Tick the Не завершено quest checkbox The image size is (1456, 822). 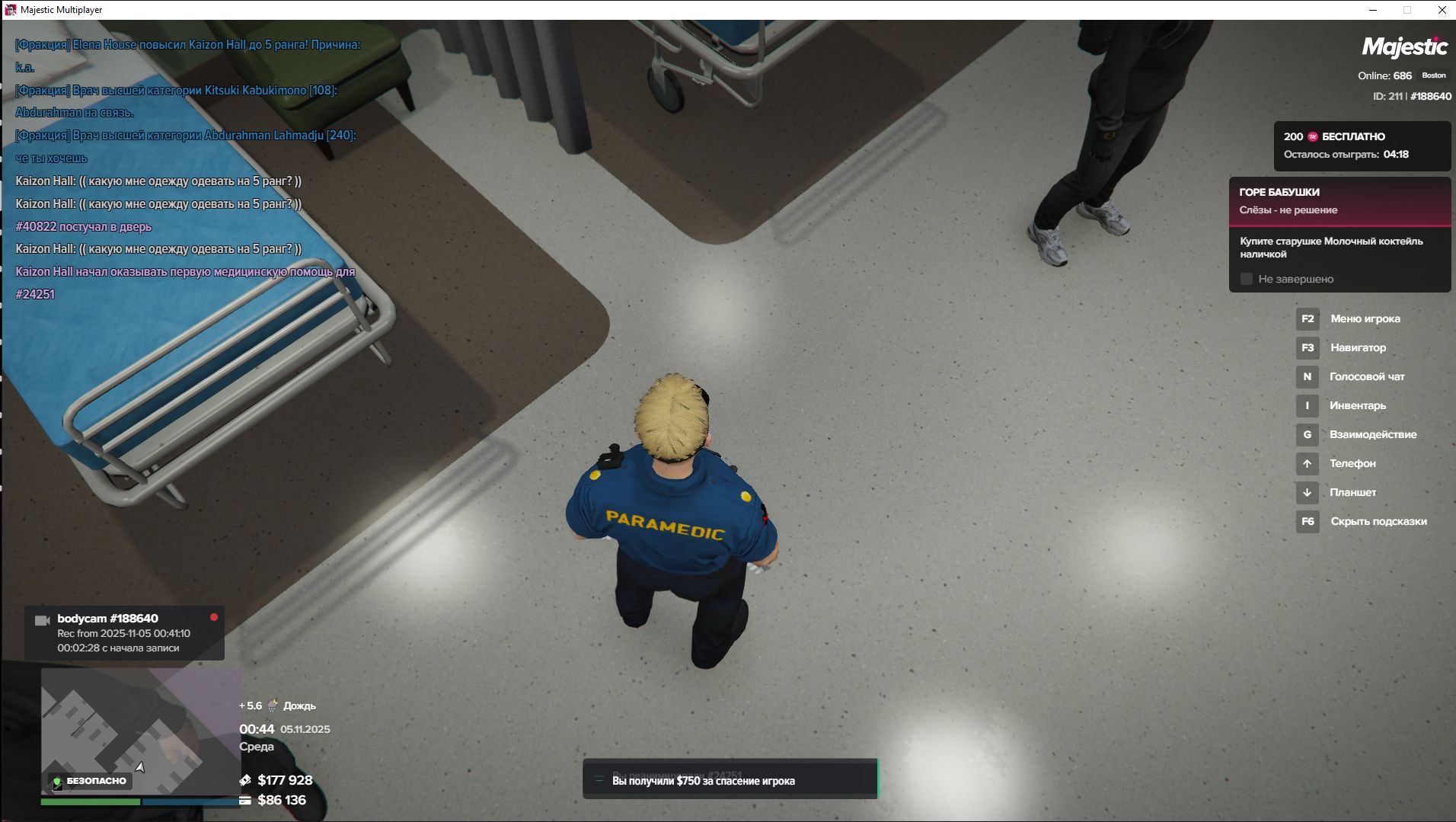[1247, 280]
